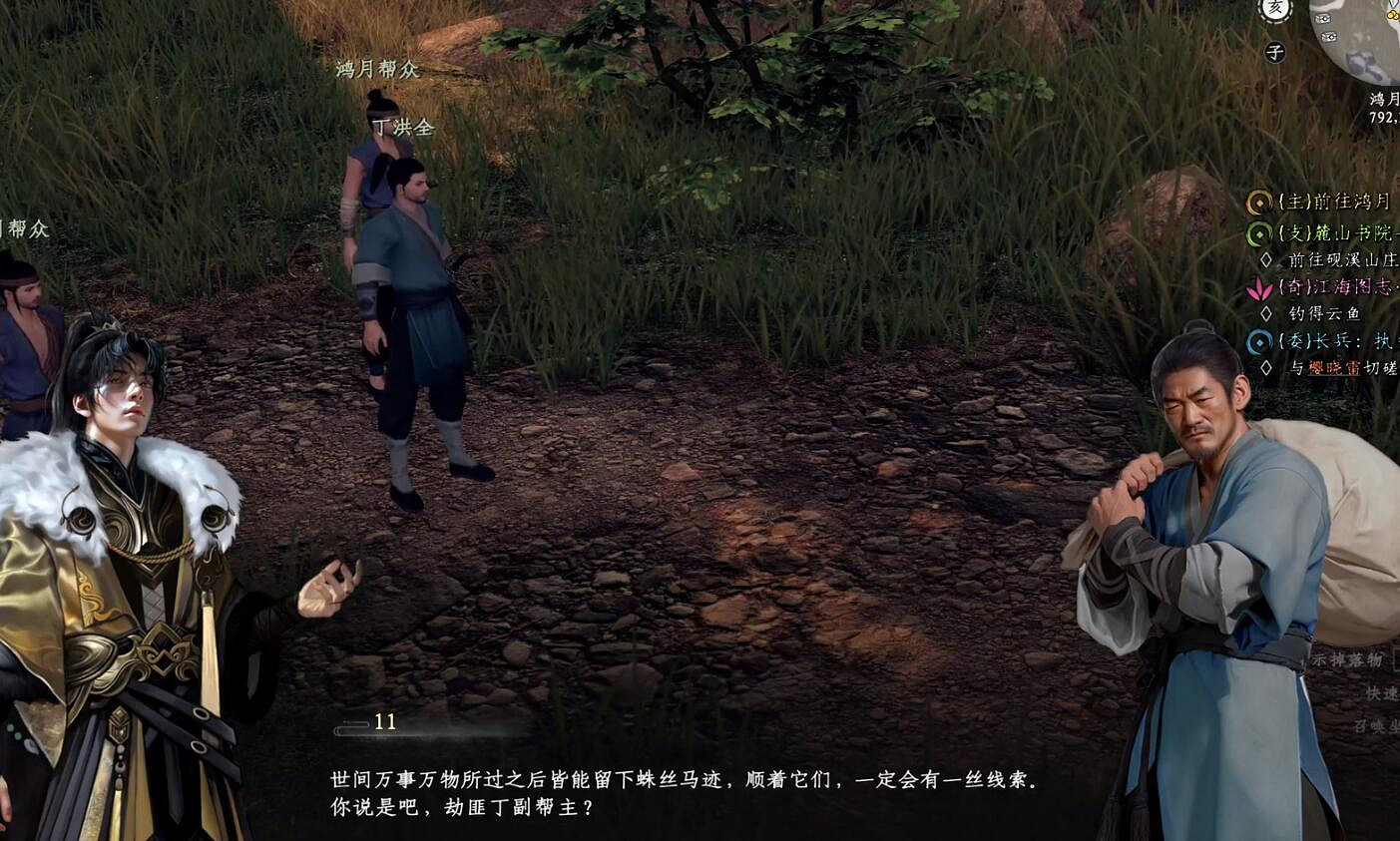The image size is (1400, 841).
Task: Toggle the diamond marker for 钓得云鱼 objective
Action: [x=1267, y=312]
